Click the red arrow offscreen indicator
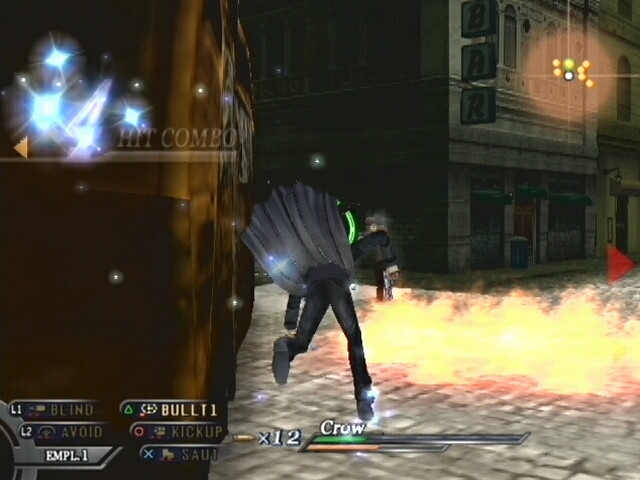This screenshot has height=480, width=640. tap(619, 263)
